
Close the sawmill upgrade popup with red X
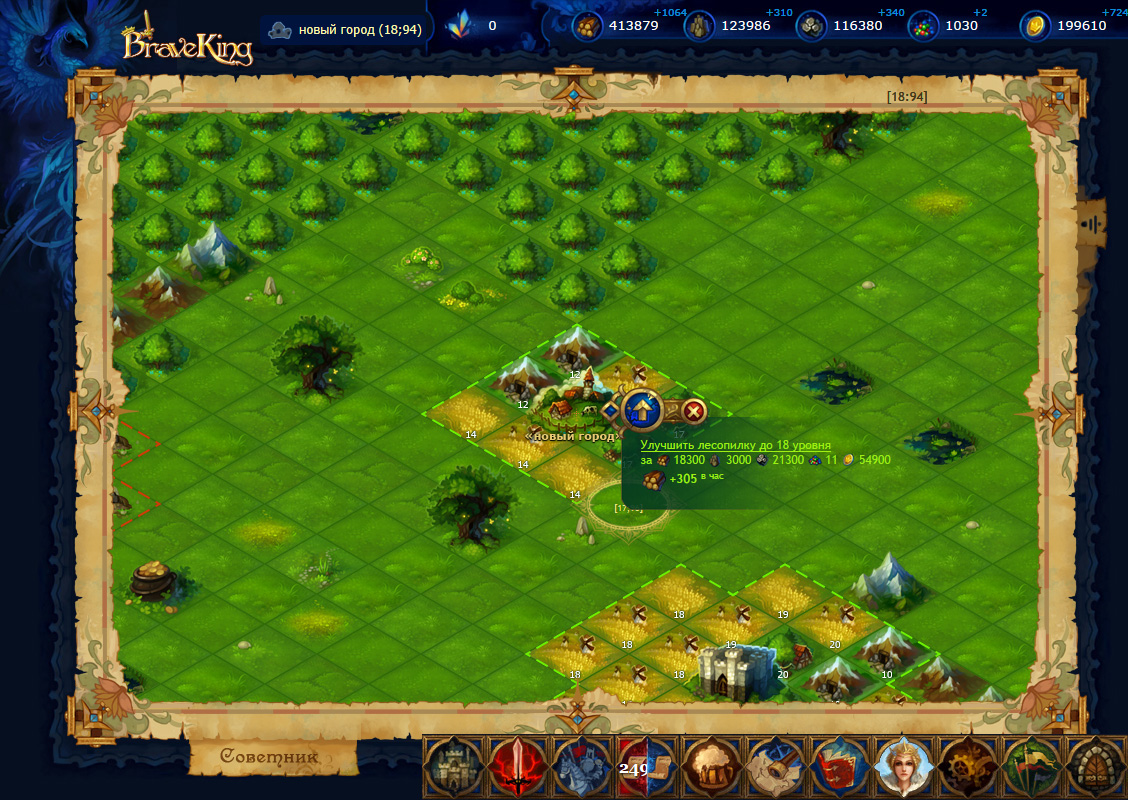(x=694, y=410)
